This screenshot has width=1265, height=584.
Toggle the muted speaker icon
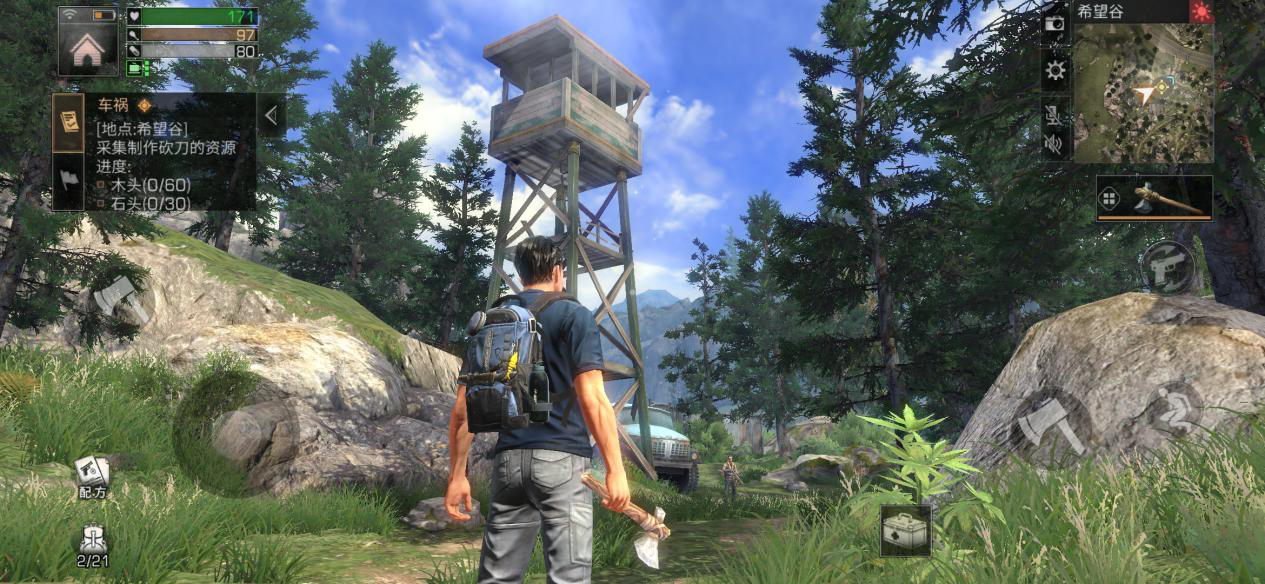pyautogui.click(x=1054, y=144)
